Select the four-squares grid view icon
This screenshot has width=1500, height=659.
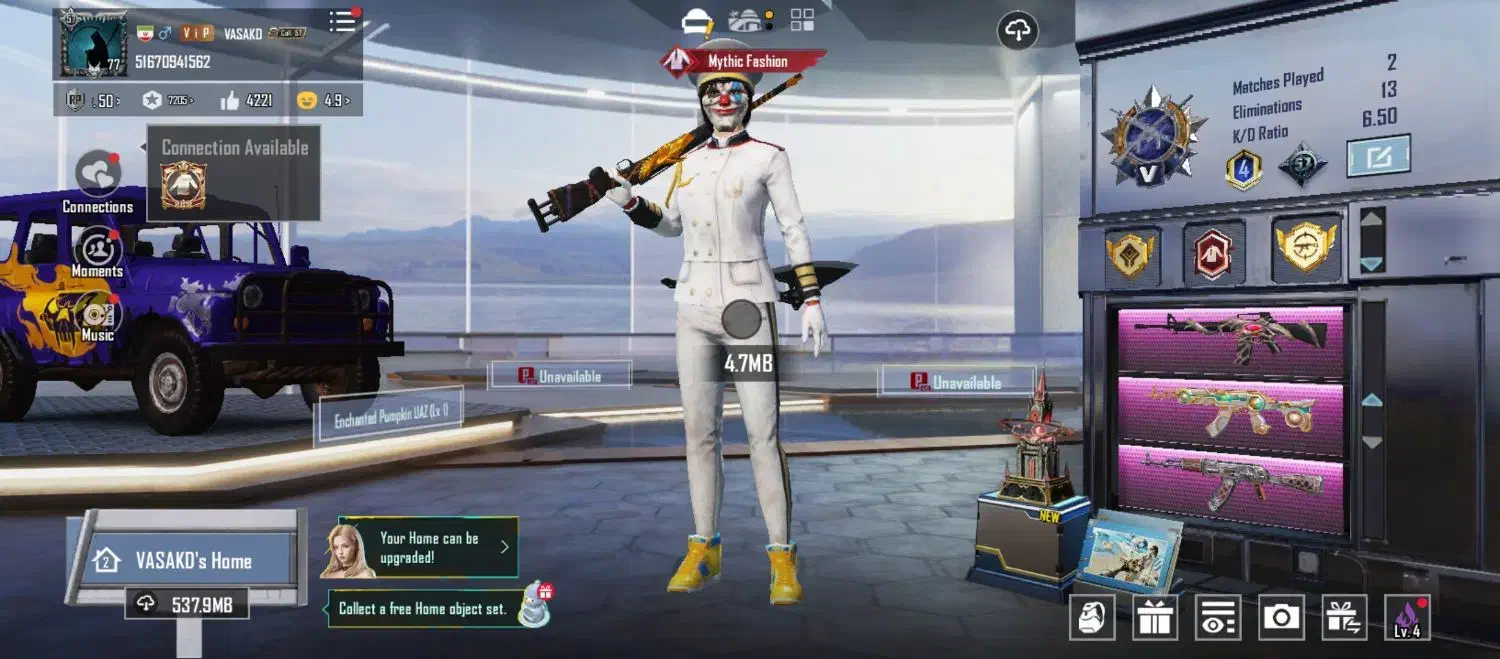pos(802,20)
